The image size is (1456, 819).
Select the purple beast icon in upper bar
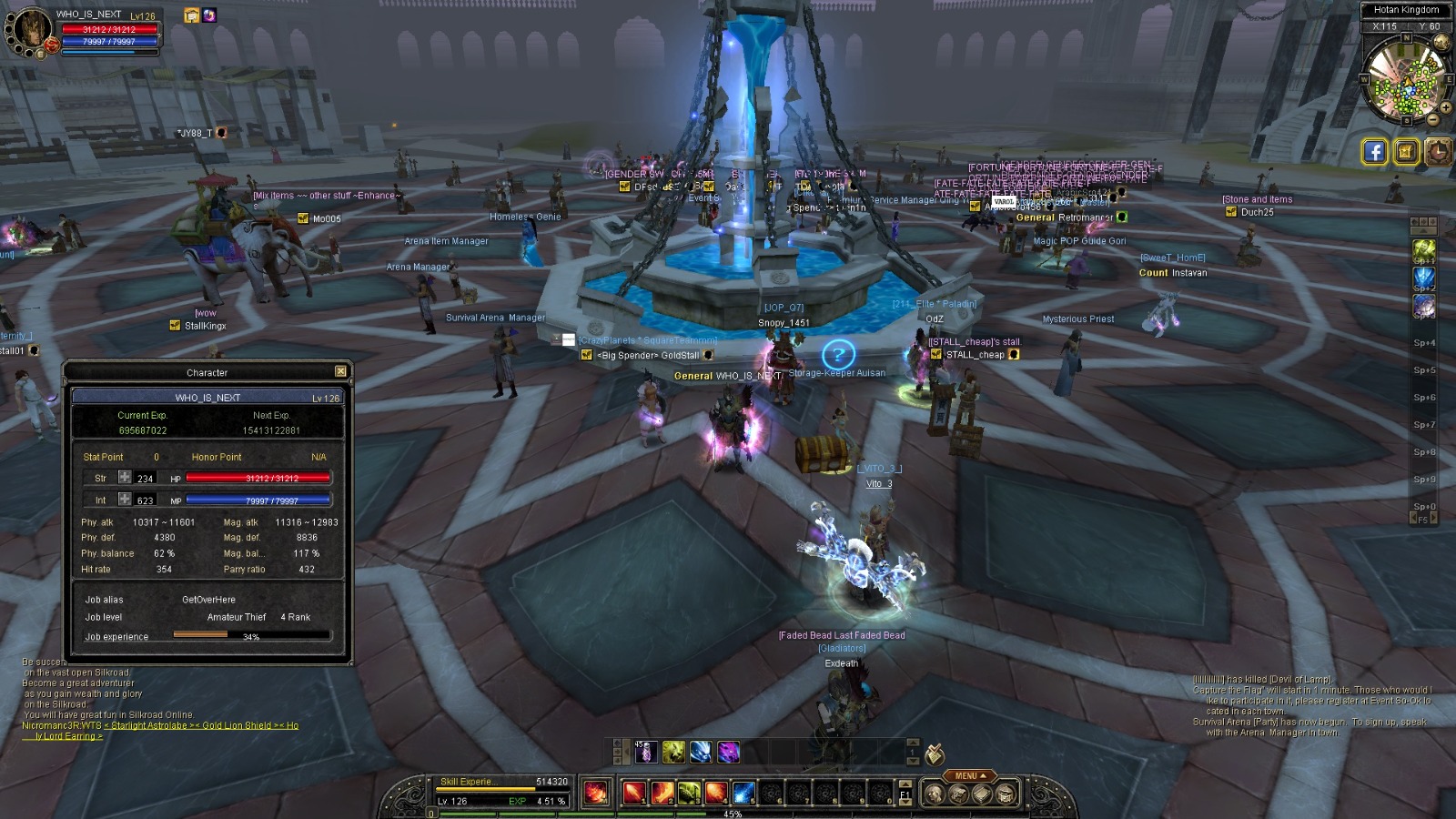click(x=728, y=752)
